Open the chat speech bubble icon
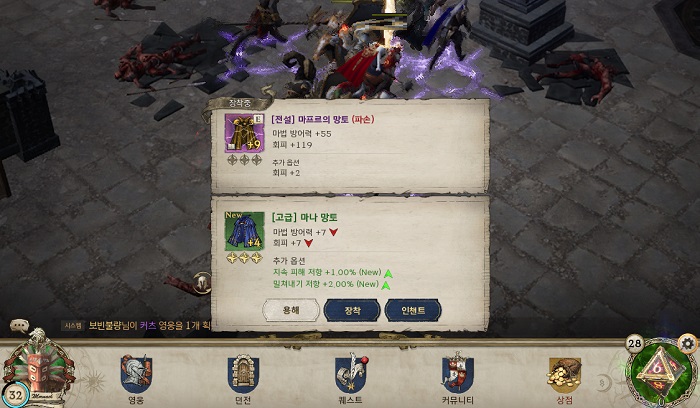 point(18,325)
